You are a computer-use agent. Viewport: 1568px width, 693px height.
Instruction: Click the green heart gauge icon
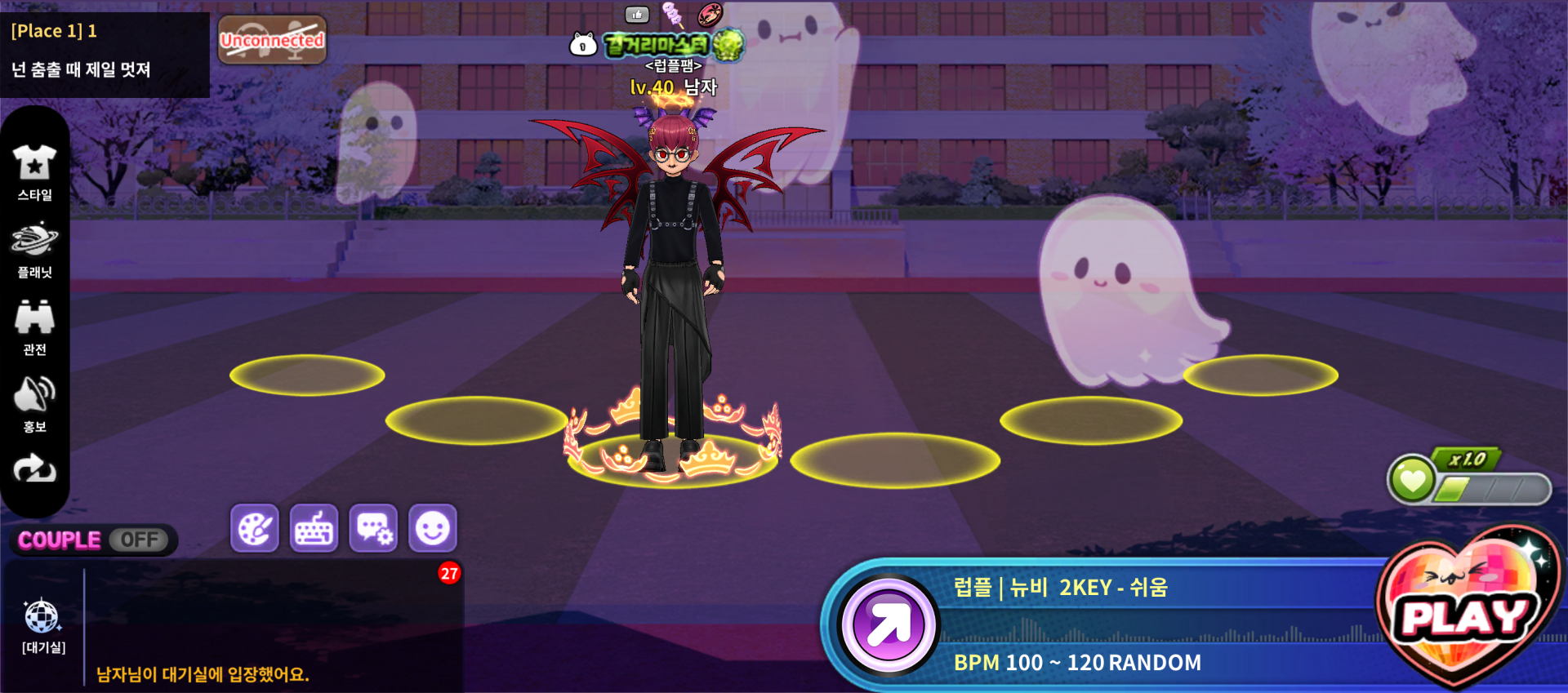point(1412,479)
